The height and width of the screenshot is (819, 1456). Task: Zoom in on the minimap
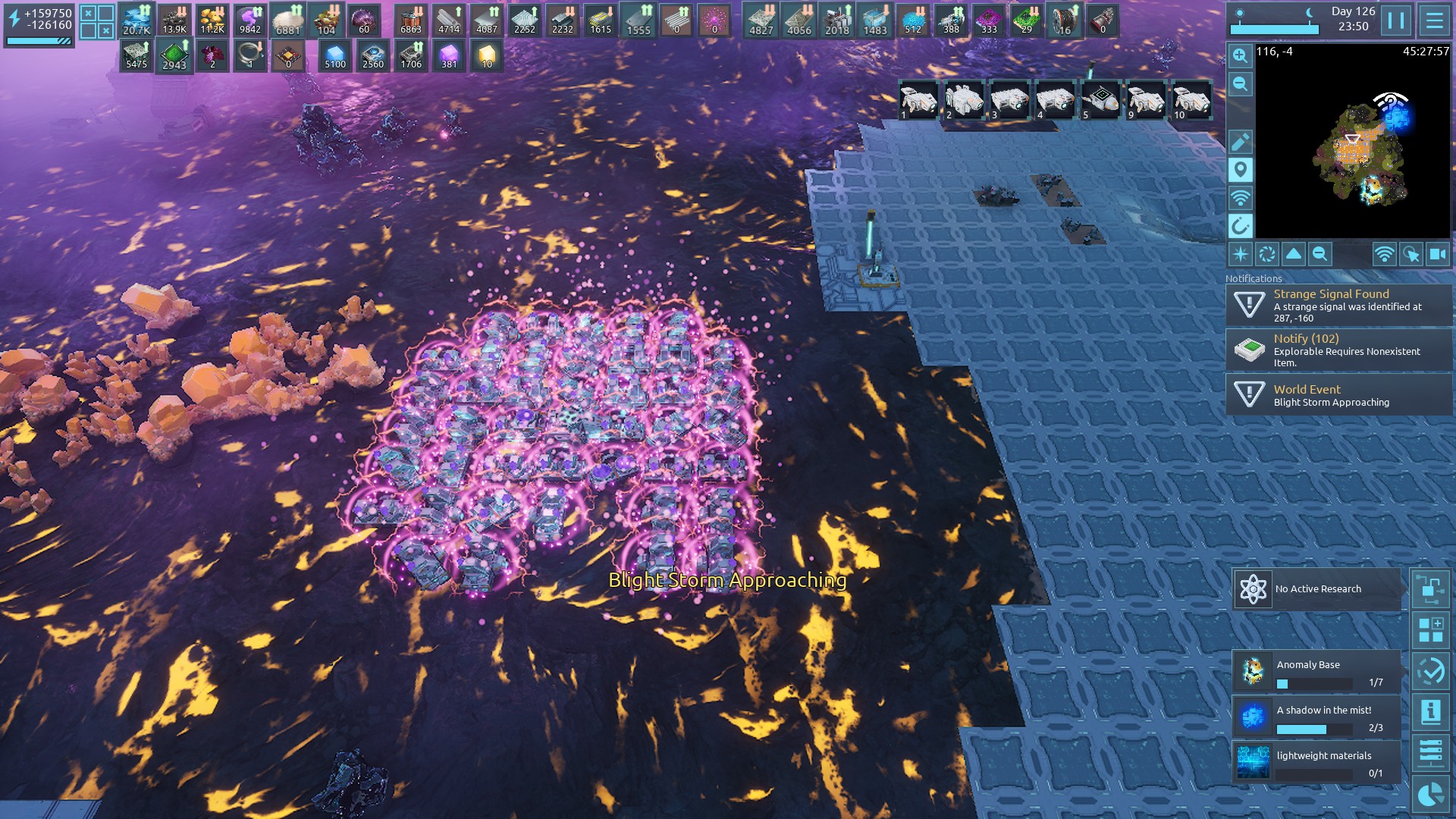(x=1240, y=55)
